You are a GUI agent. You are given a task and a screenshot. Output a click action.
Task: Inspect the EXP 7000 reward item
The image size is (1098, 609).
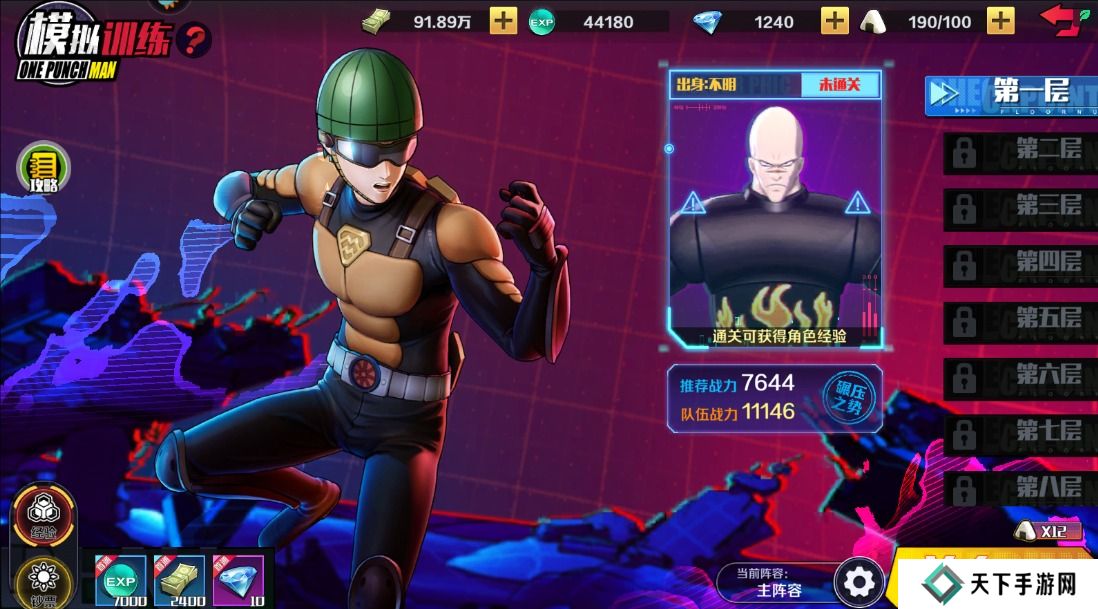[120, 581]
